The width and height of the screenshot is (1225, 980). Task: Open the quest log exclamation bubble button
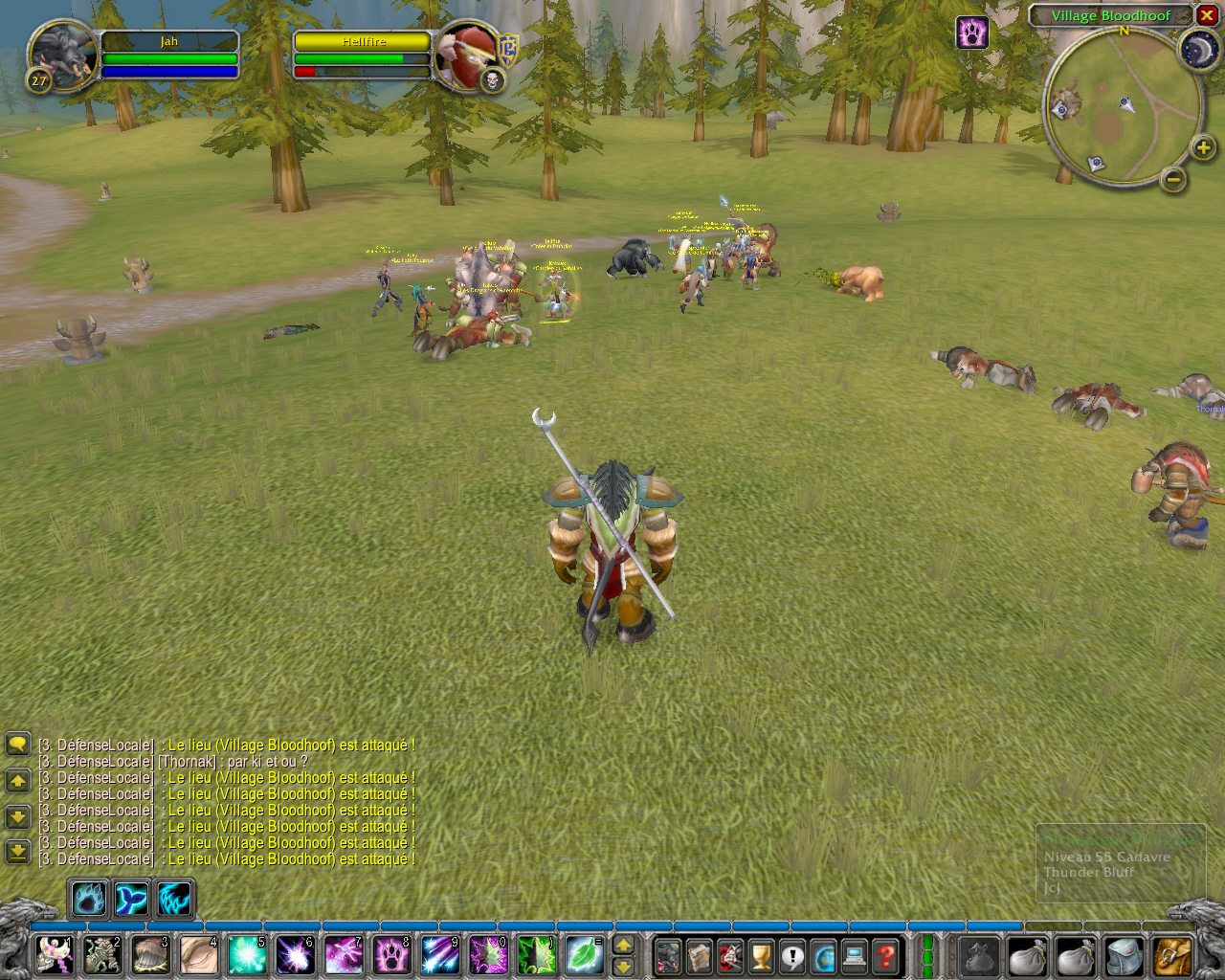coord(792,955)
